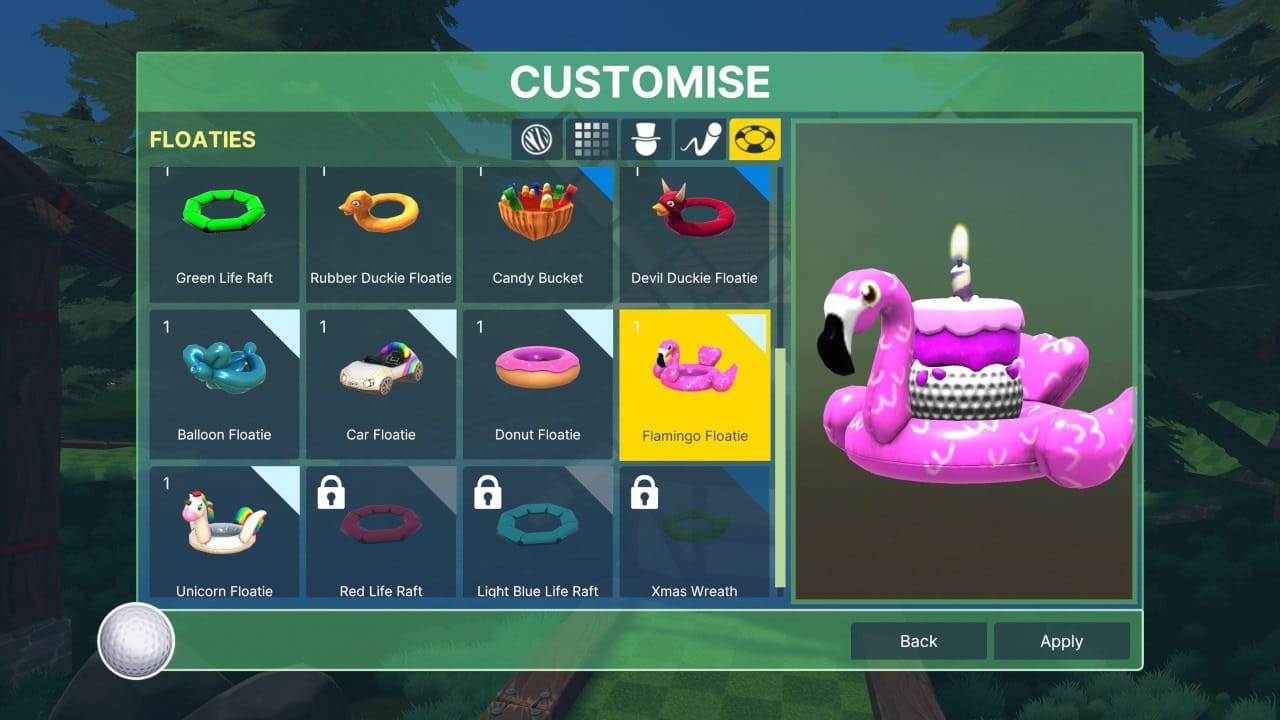The height and width of the screenshot is (720, 1280).
Task: Click the golf ball icon in bottom-left corner
Action: pos(135,641)
